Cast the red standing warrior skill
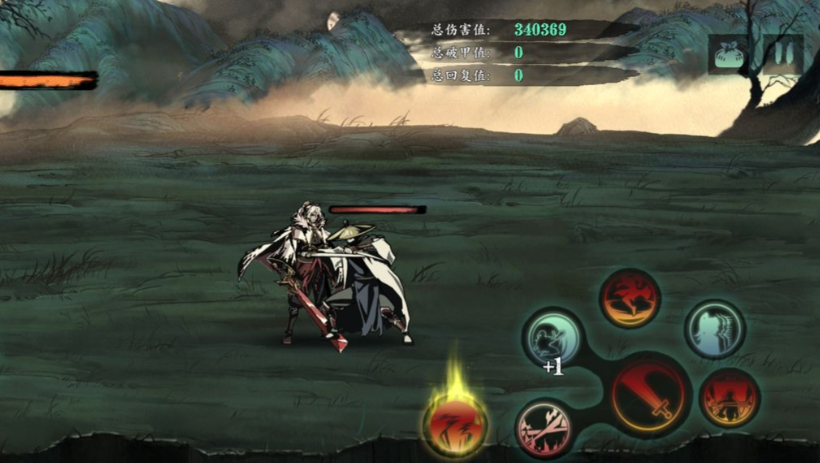Viewport: 820px width, 463px height. point(729,397)
